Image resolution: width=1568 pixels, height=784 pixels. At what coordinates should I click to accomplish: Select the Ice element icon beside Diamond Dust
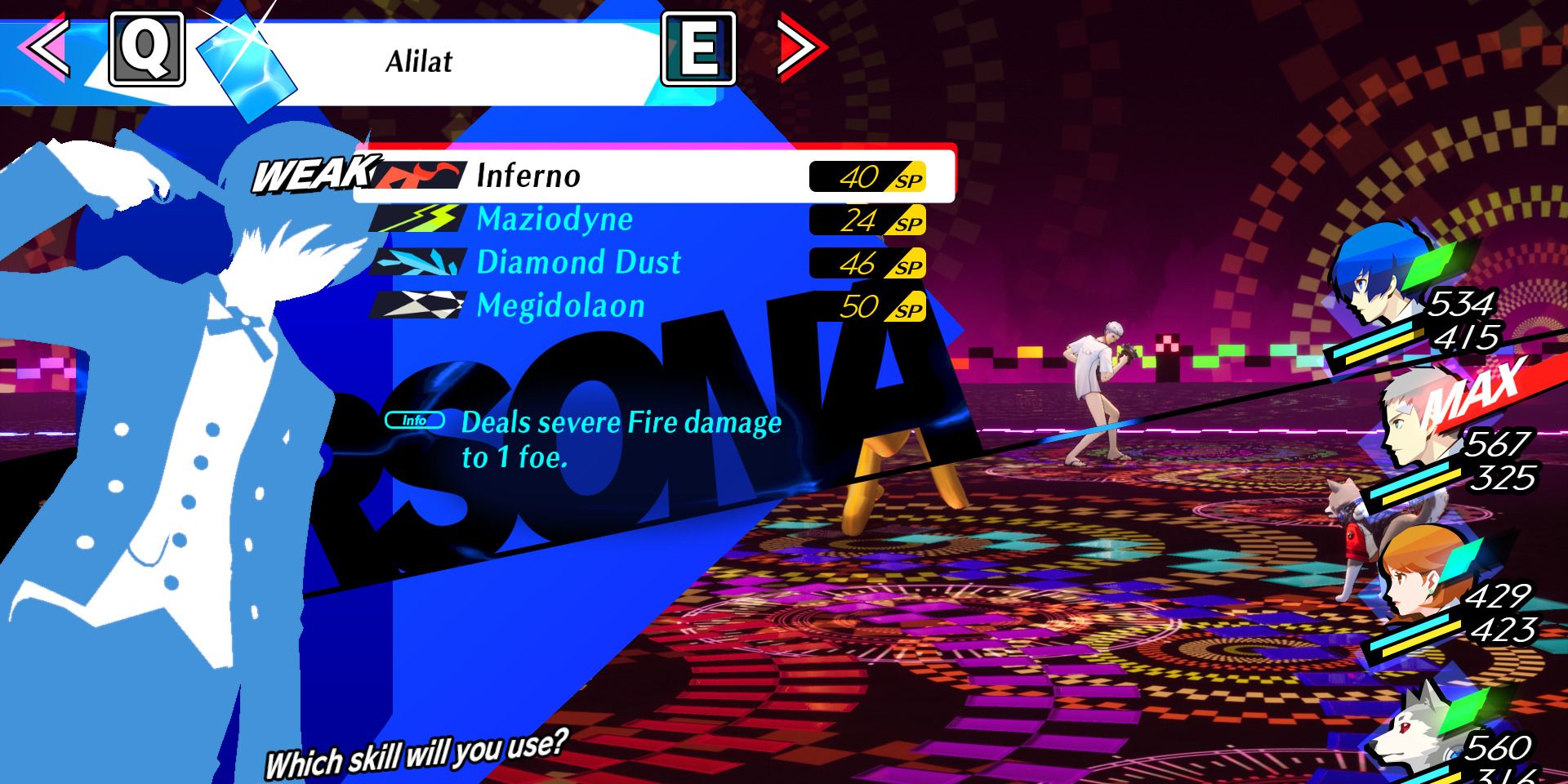[x=418, y=262]
